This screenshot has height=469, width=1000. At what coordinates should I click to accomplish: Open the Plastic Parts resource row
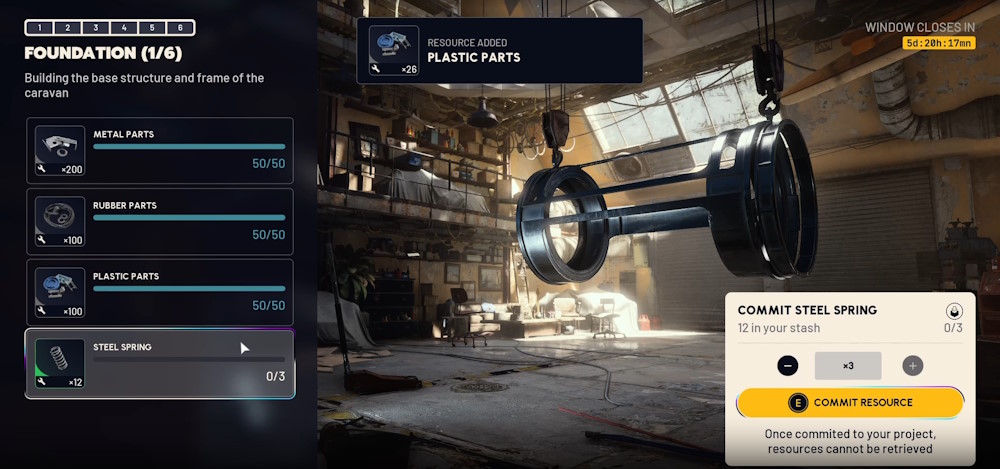tap(160, 292)
